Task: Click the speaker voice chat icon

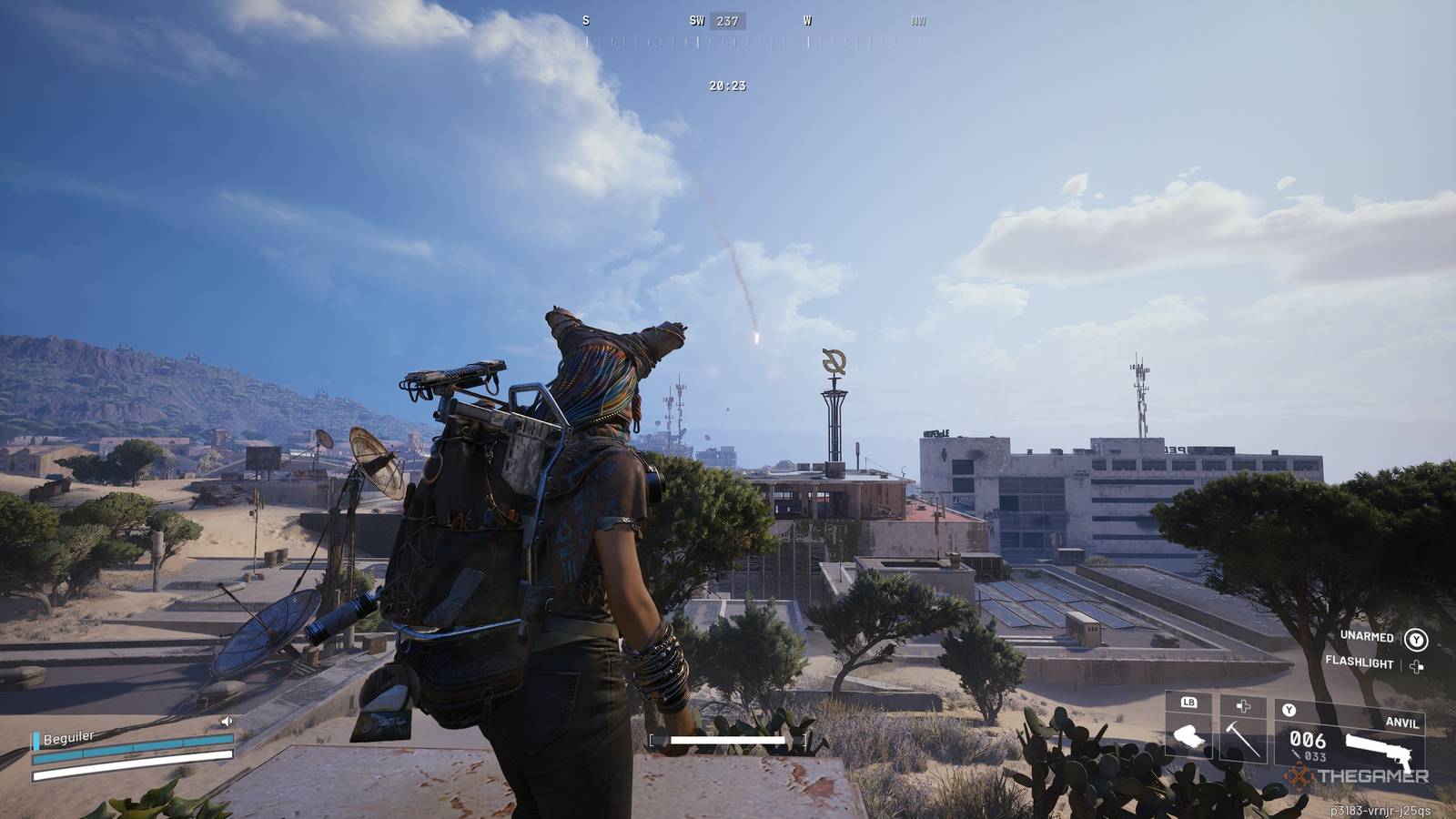Action: click(227, 722)
